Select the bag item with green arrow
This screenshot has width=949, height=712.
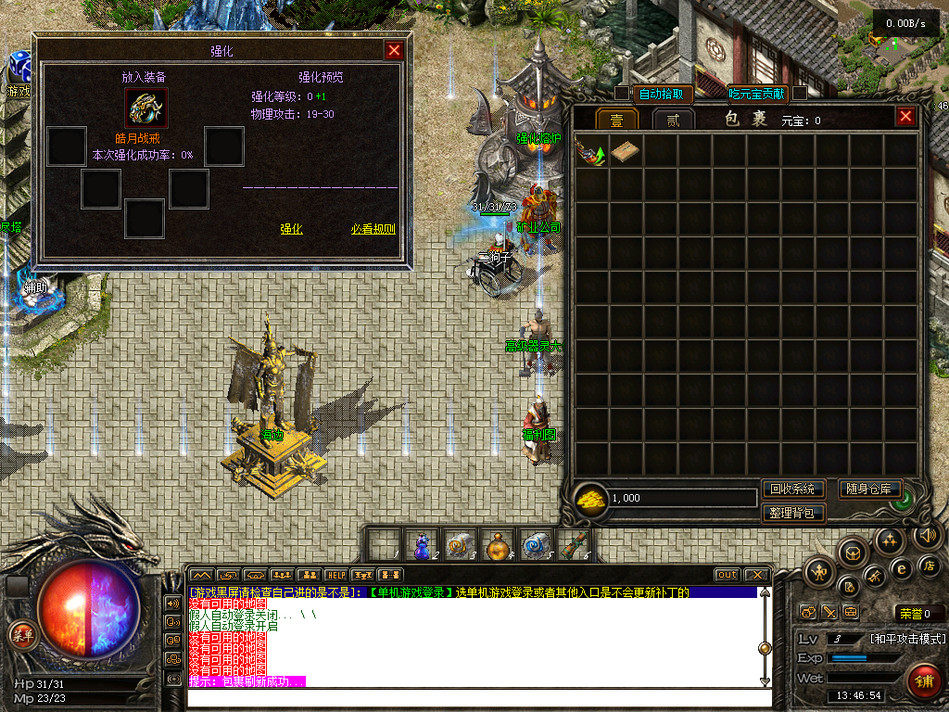coord(591,152)
